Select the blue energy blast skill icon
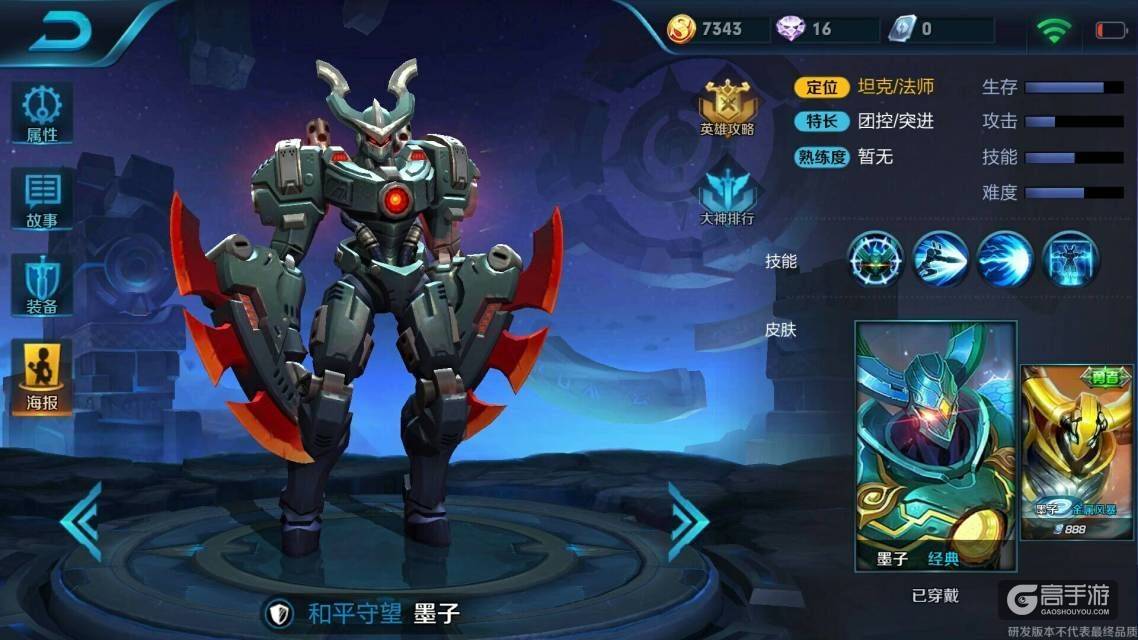 1005,259
